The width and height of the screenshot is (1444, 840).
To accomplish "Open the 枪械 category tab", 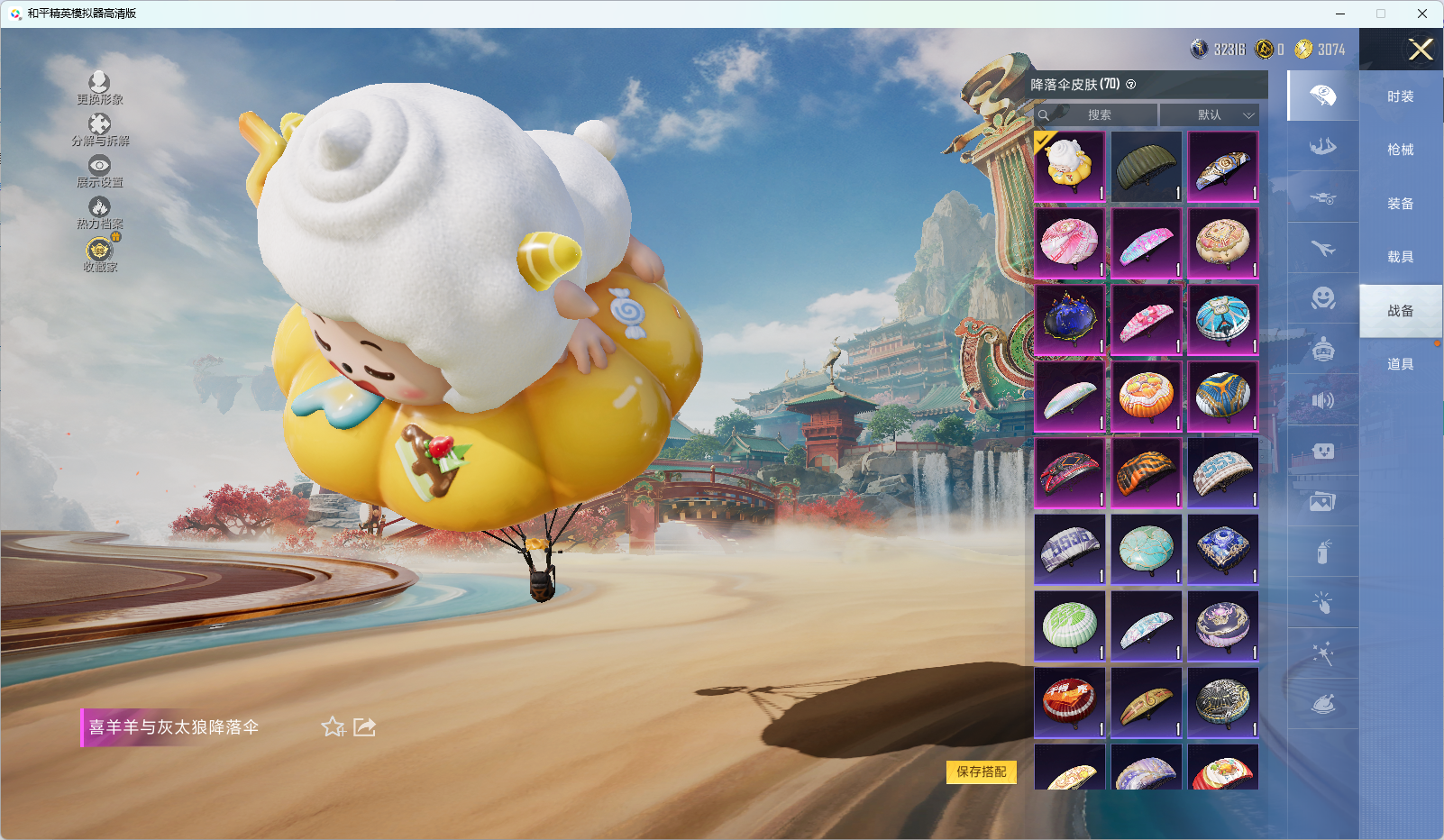I will click(x=1400, y=150).
